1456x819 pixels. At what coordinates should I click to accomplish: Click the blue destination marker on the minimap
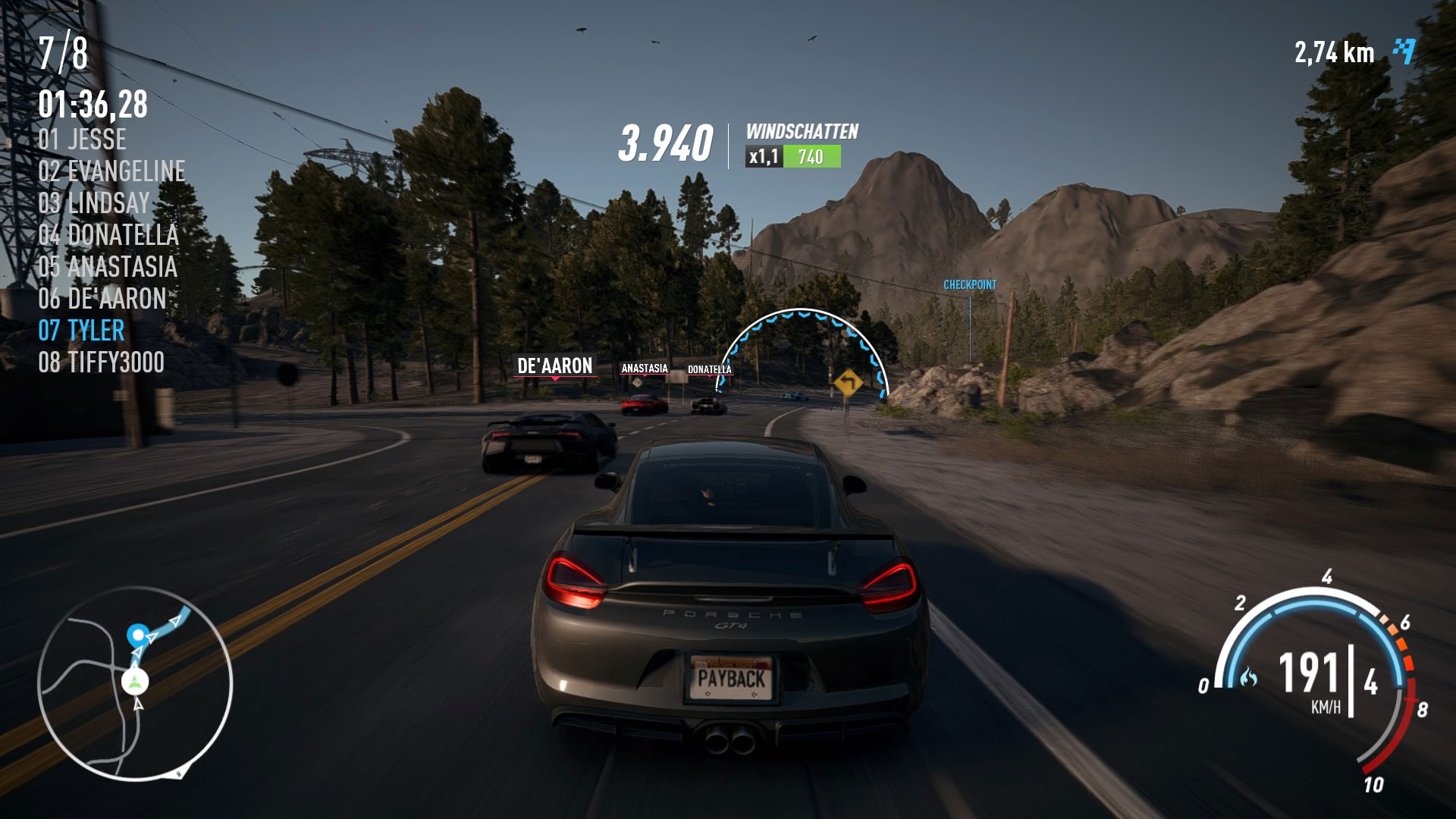coord(137,634)
